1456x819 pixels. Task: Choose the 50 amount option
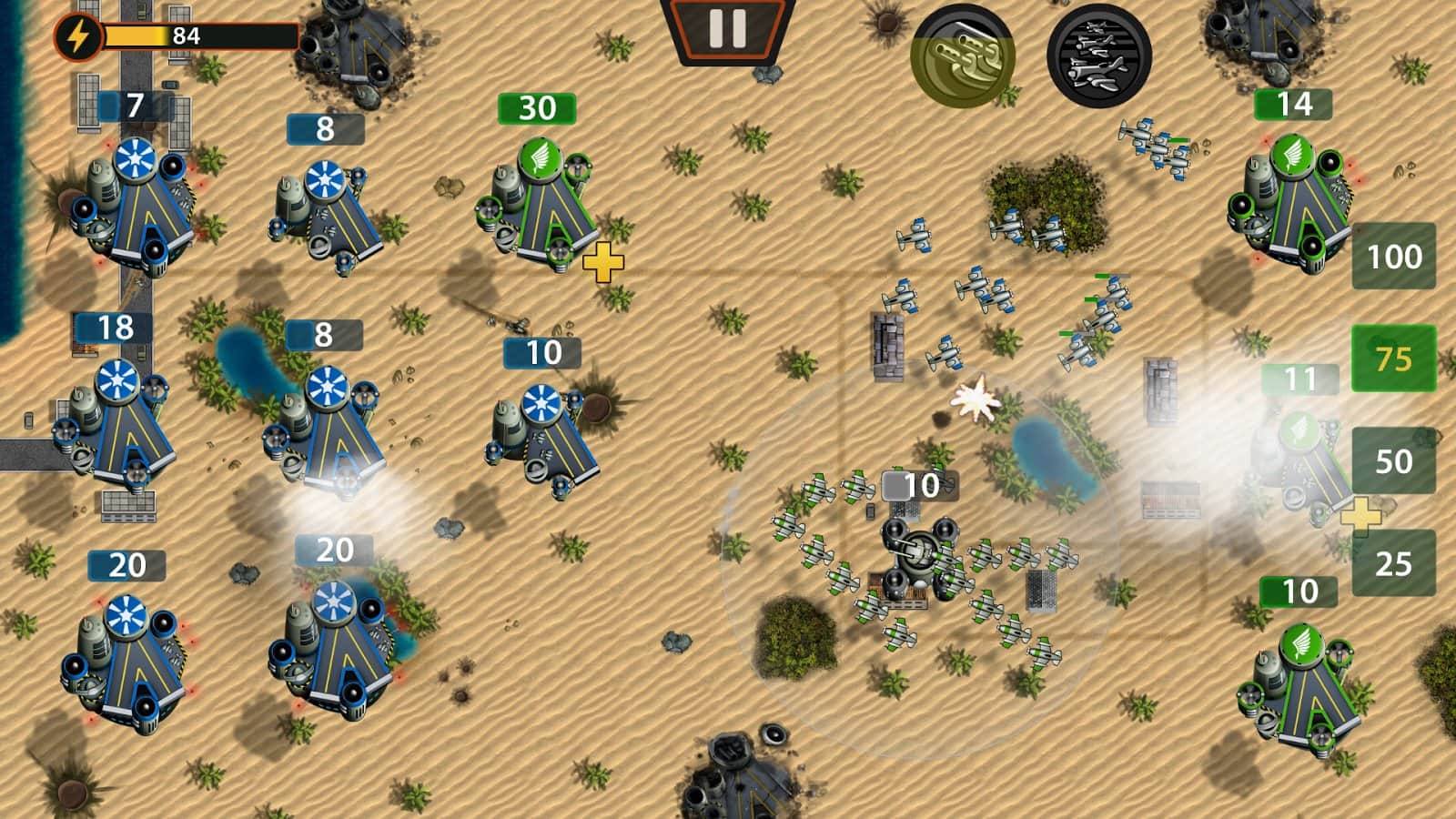[1393, 459]
